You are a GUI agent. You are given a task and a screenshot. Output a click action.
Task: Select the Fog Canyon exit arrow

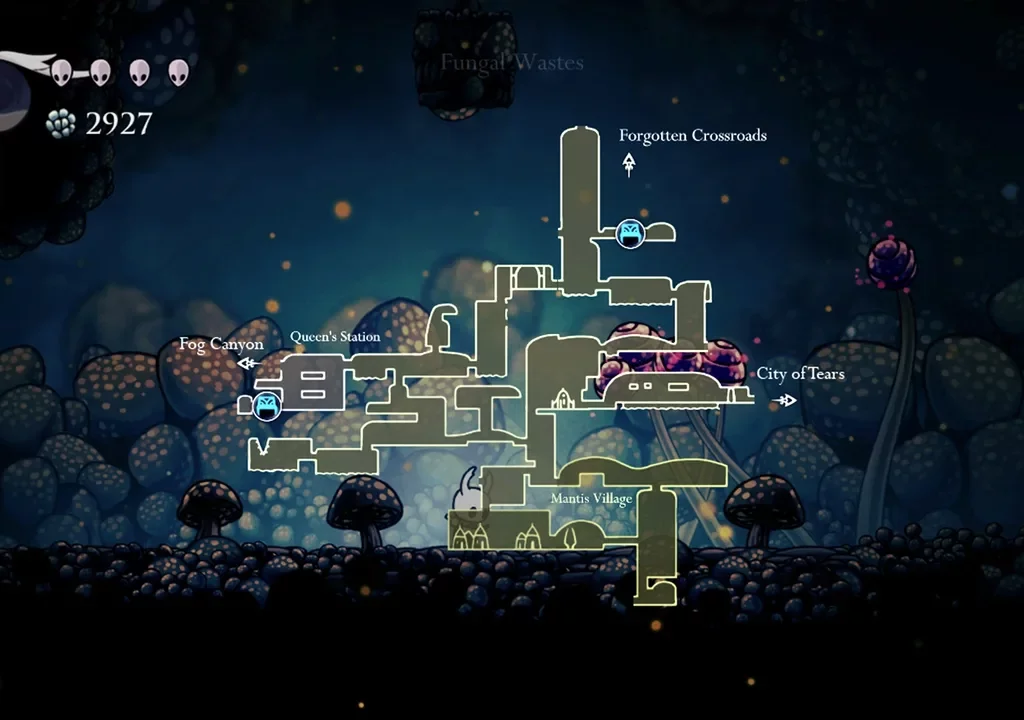click(x=246, y=364)
